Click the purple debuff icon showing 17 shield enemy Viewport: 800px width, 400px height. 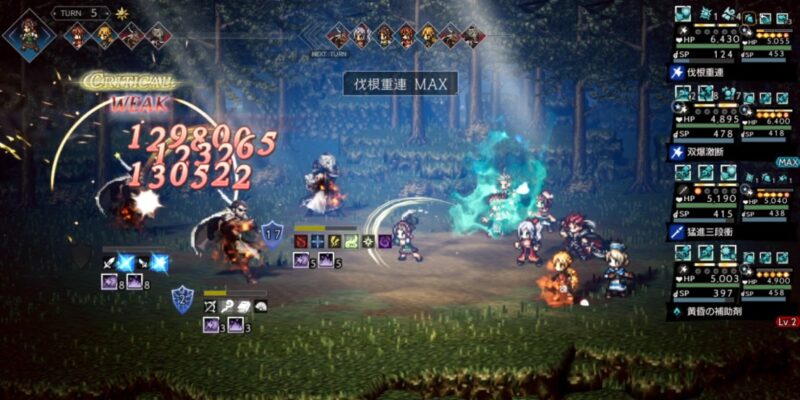[301, 260]
